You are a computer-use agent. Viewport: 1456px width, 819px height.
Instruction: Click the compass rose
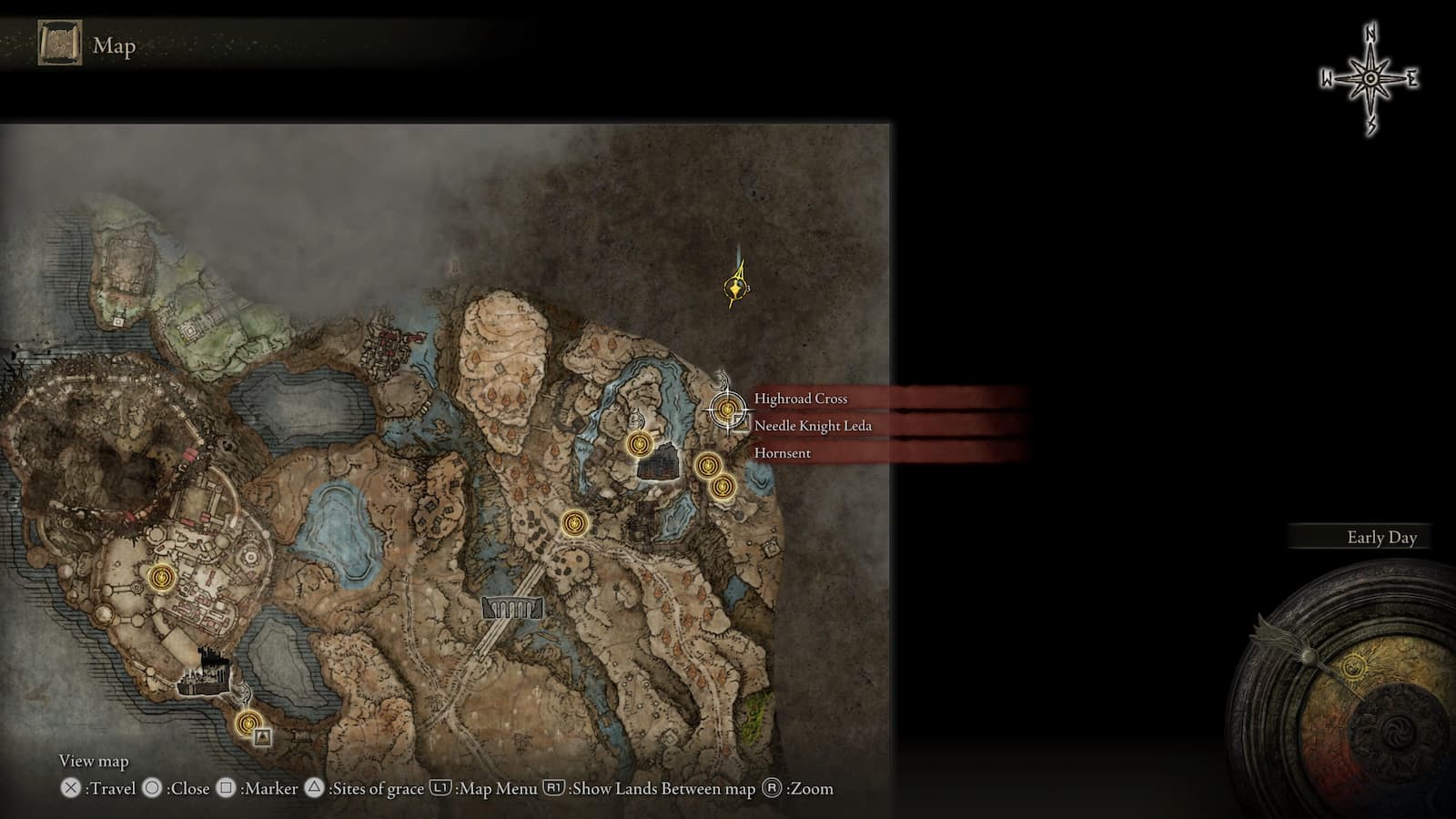[x=1370, y=80]
